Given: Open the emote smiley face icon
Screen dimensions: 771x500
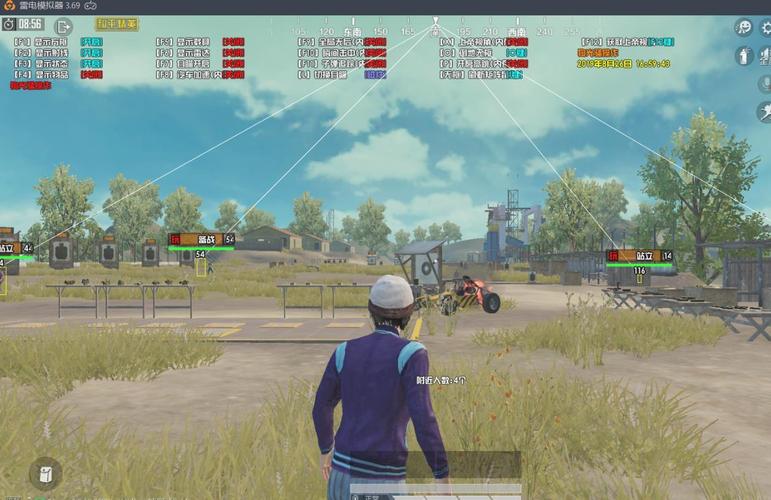Looking at the screenshot, I should (x=744, y=27).
